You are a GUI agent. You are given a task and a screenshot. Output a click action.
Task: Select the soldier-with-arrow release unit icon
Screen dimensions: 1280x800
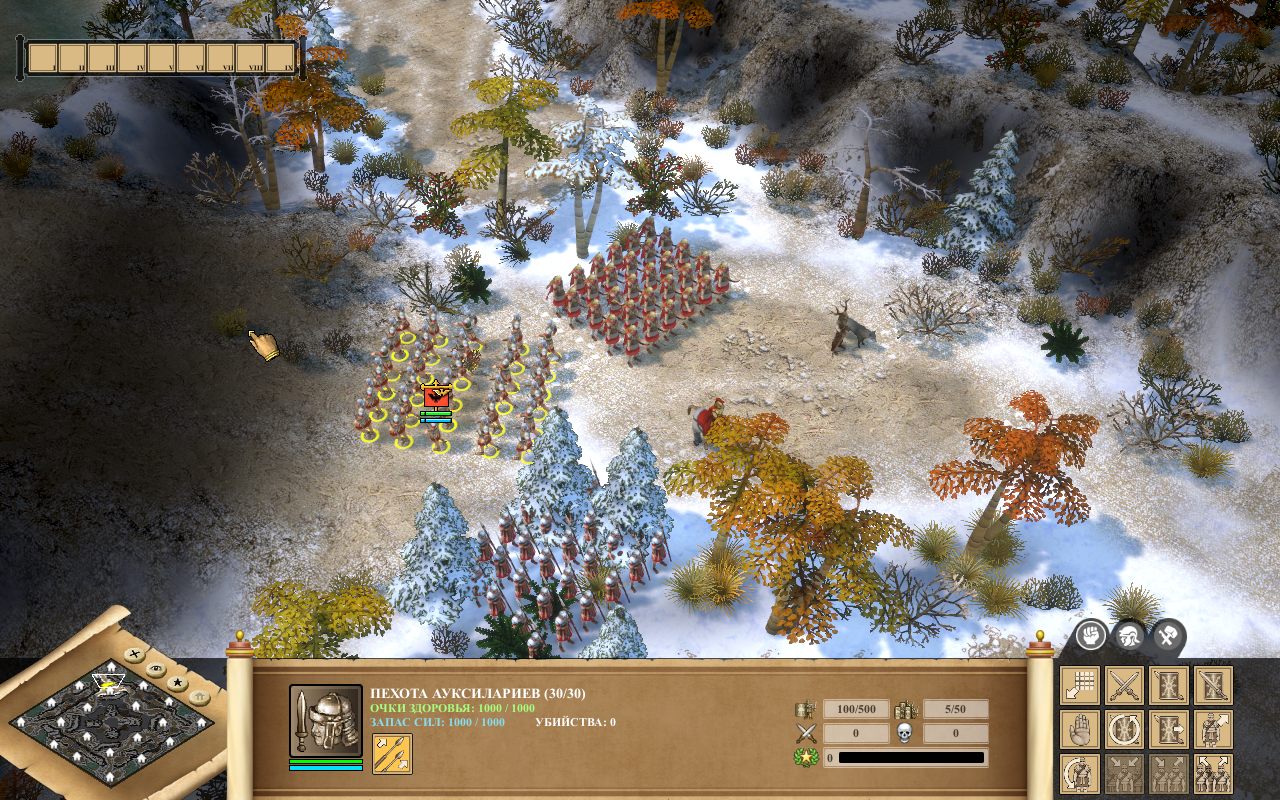pyautogui.click(x=1213, y=728)
